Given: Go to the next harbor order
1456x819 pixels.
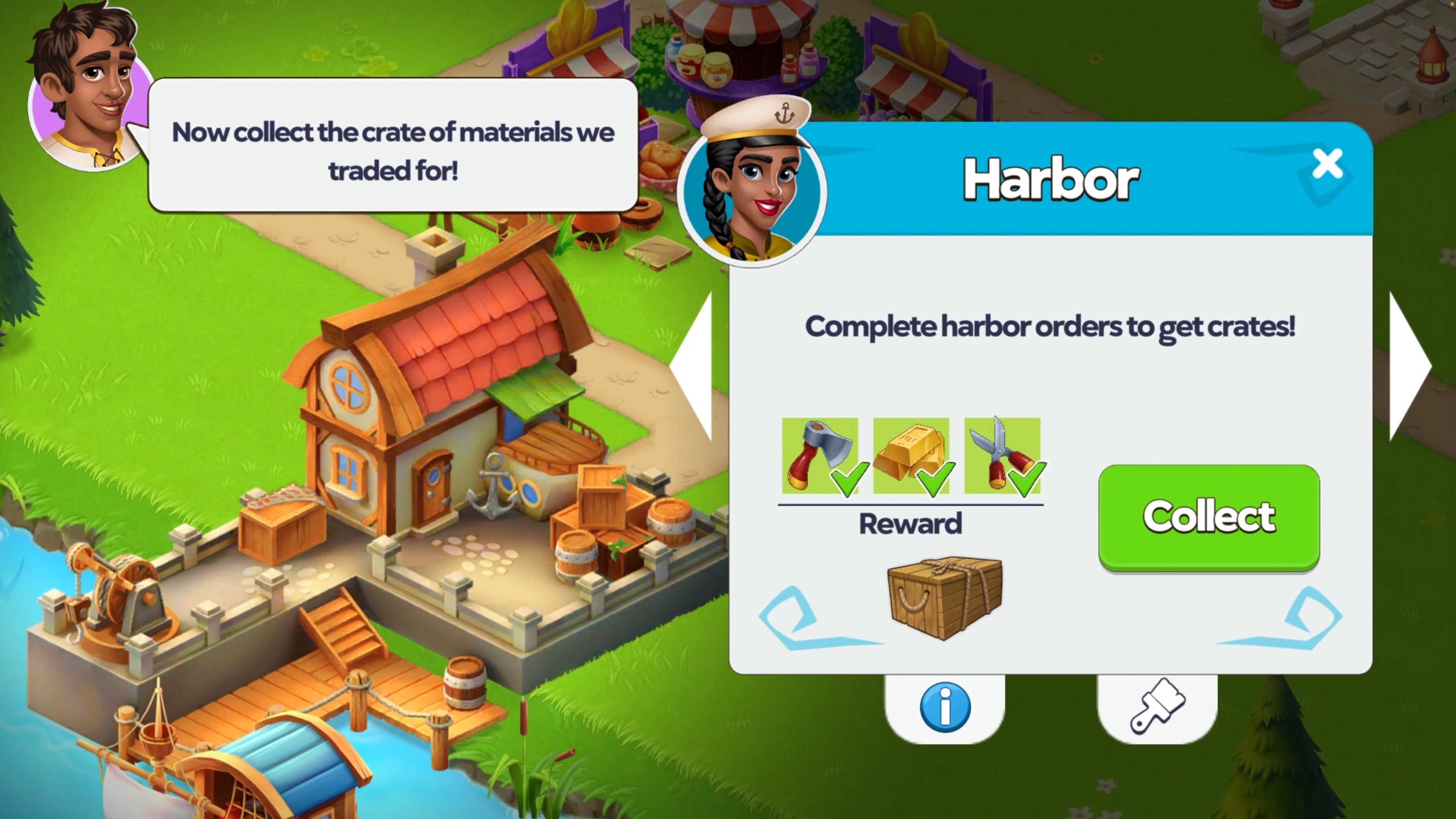Looking at the screenshot, I should (1408, 367).
